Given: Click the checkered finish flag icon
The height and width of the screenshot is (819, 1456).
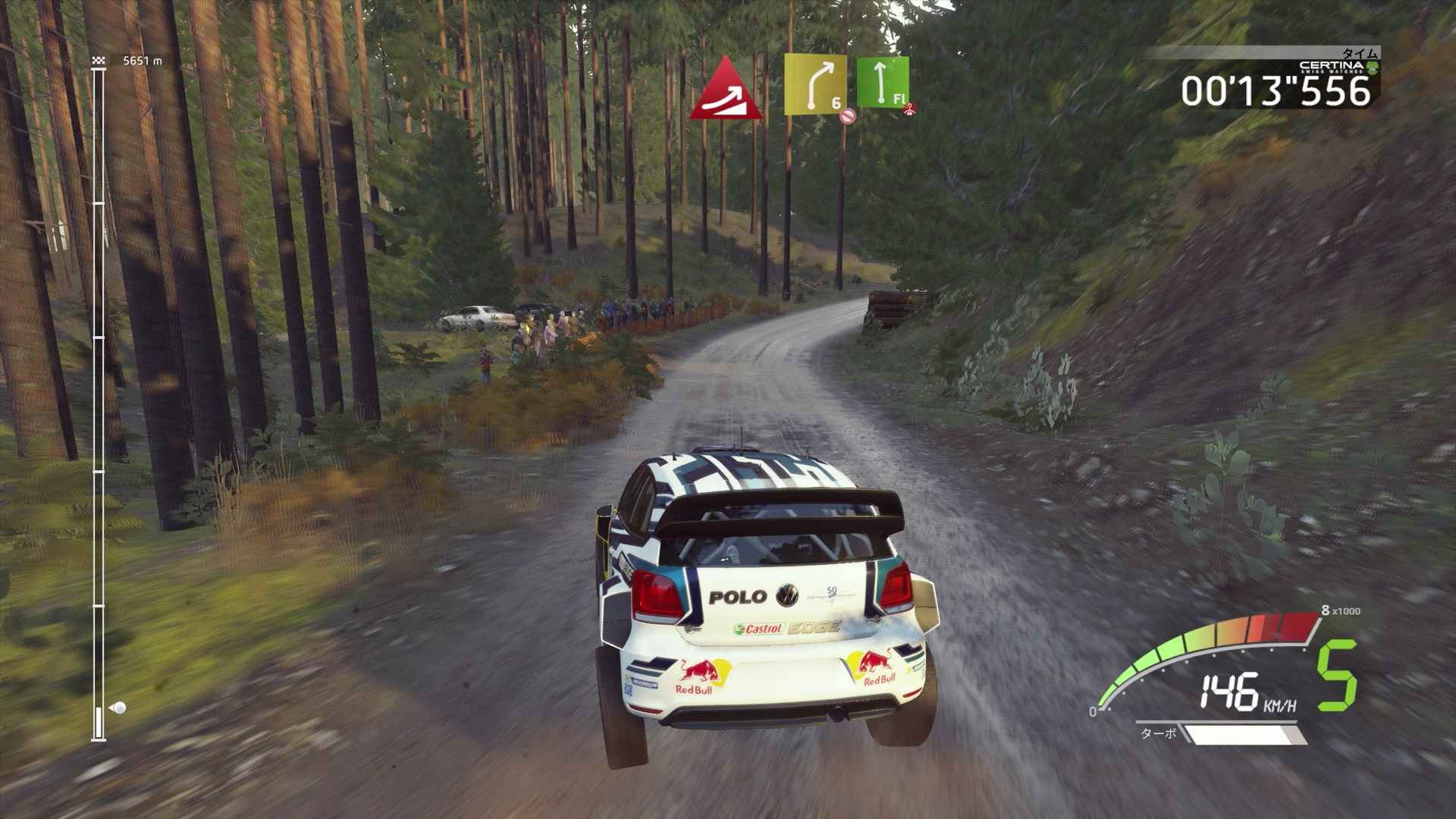Looking at the screenshot, I should click(x=98, y=60).
